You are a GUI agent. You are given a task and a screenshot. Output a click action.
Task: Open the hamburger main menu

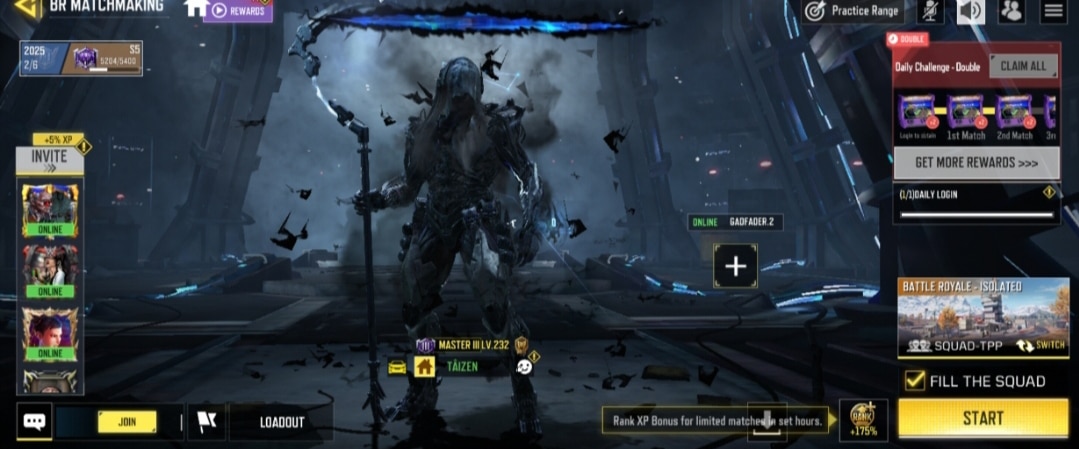[x=1052, y=11]
